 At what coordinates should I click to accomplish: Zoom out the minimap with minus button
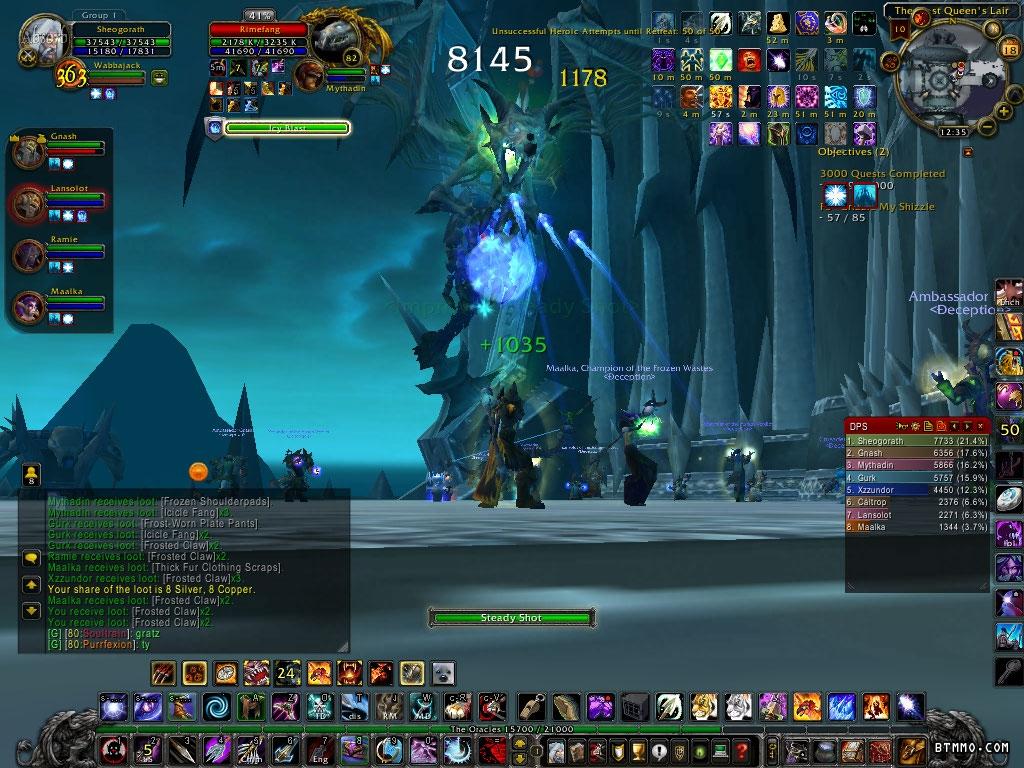(x=986, y=125)
